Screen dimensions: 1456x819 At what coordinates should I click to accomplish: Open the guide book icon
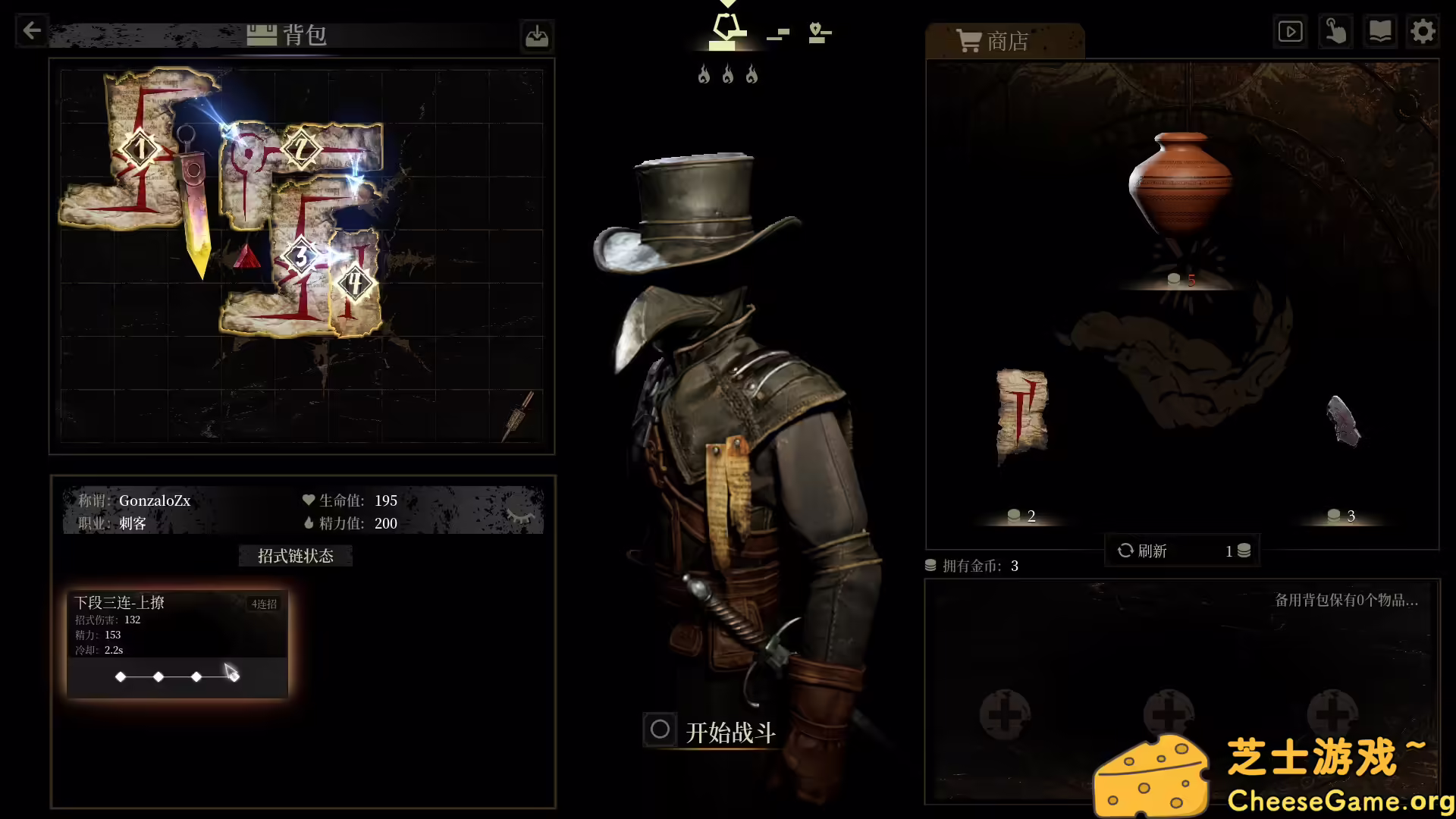[1379, 31]
